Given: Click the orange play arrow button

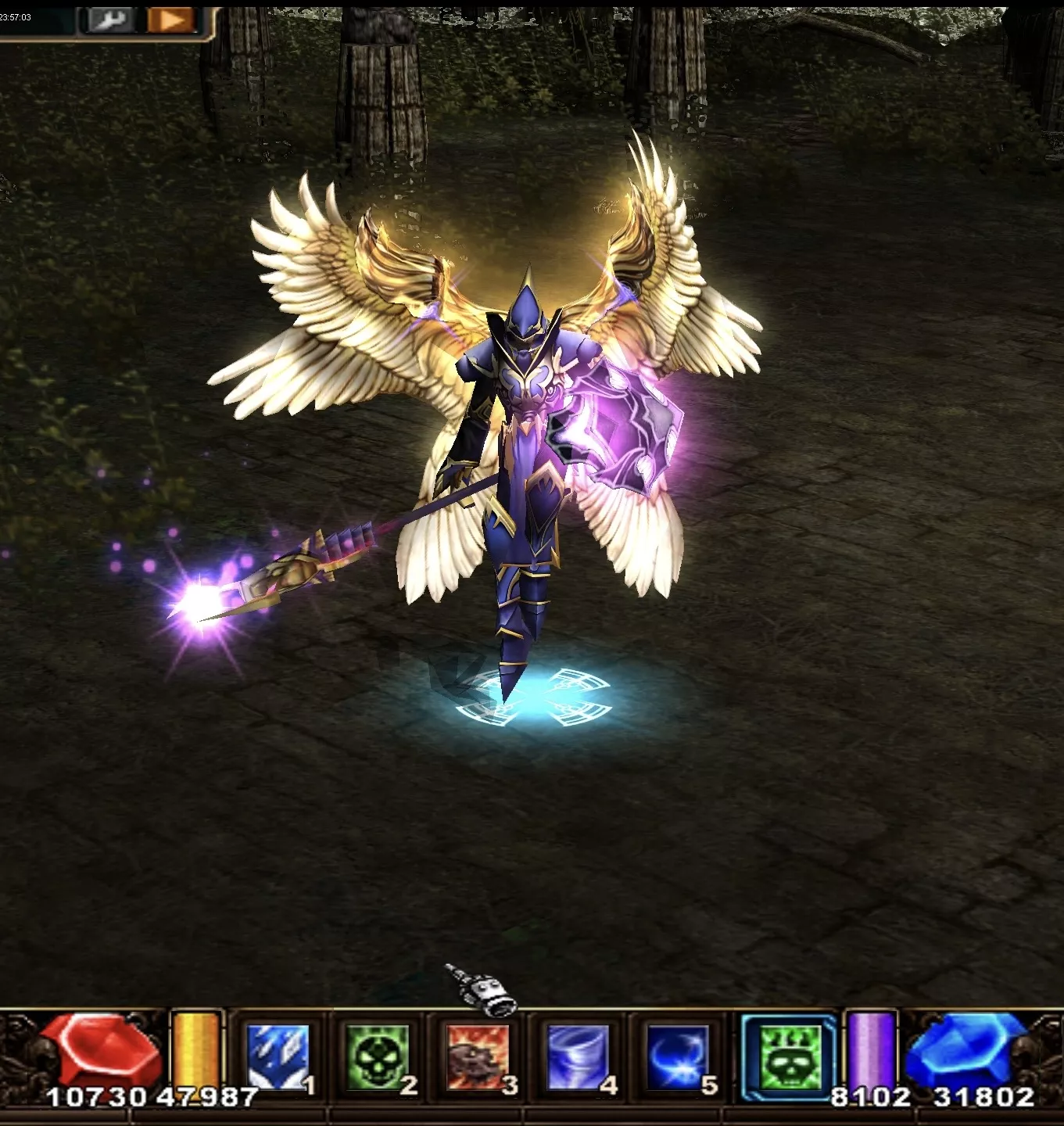Looking at the screenshot, I should (x=170, y=20).
